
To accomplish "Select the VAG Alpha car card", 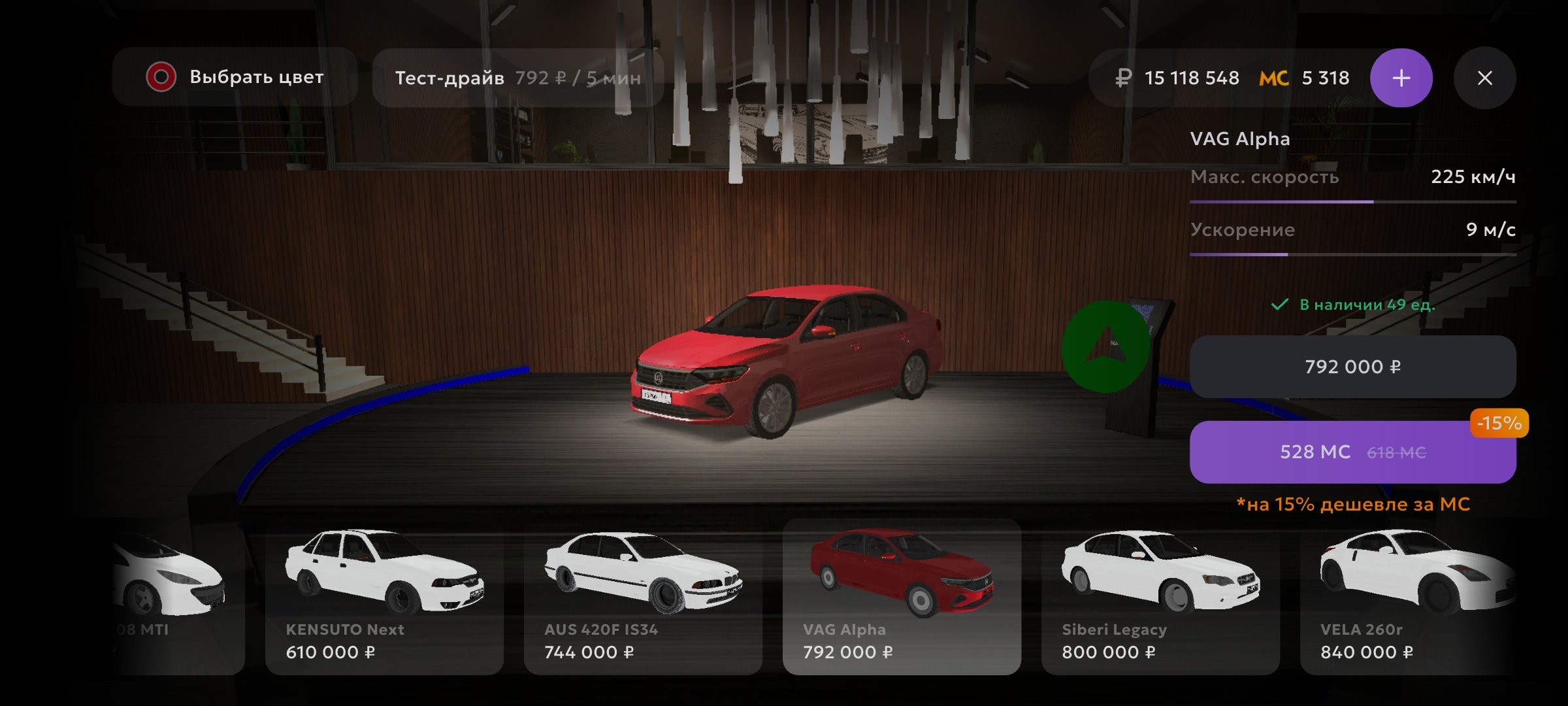I will pos(902,596).
